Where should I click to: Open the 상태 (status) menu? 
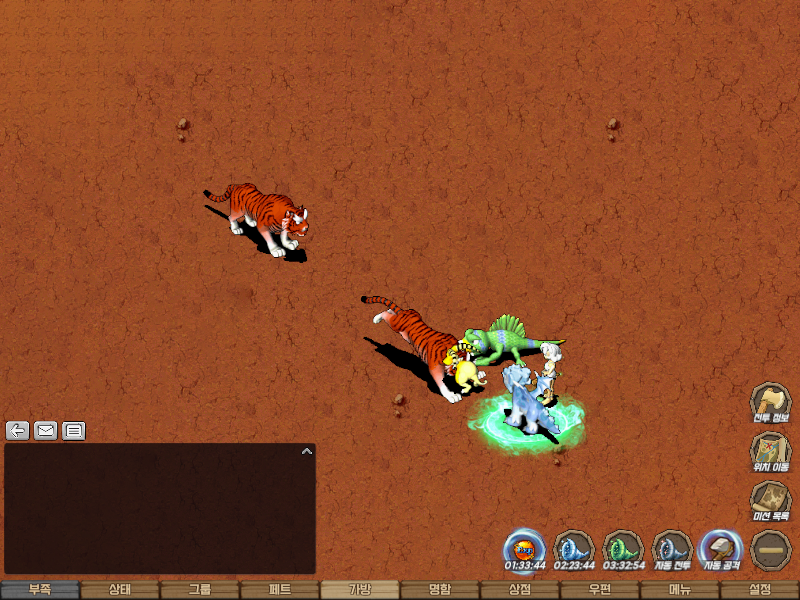pos(120,590)
